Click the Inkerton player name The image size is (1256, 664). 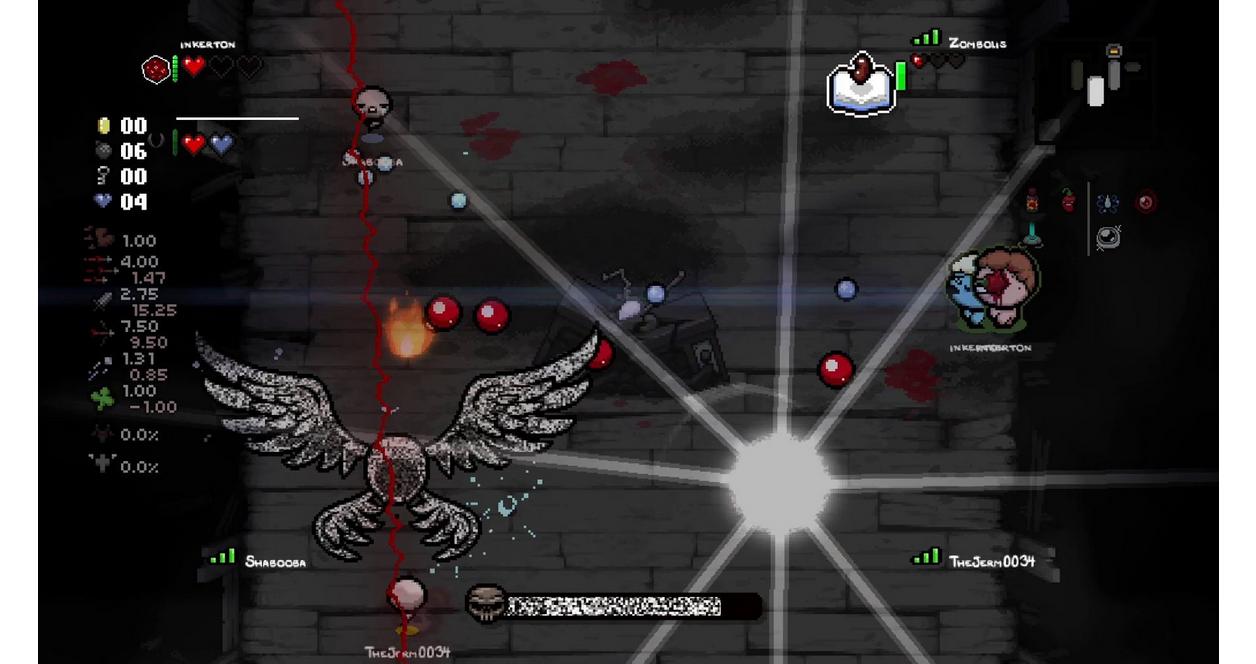point(207,45)
